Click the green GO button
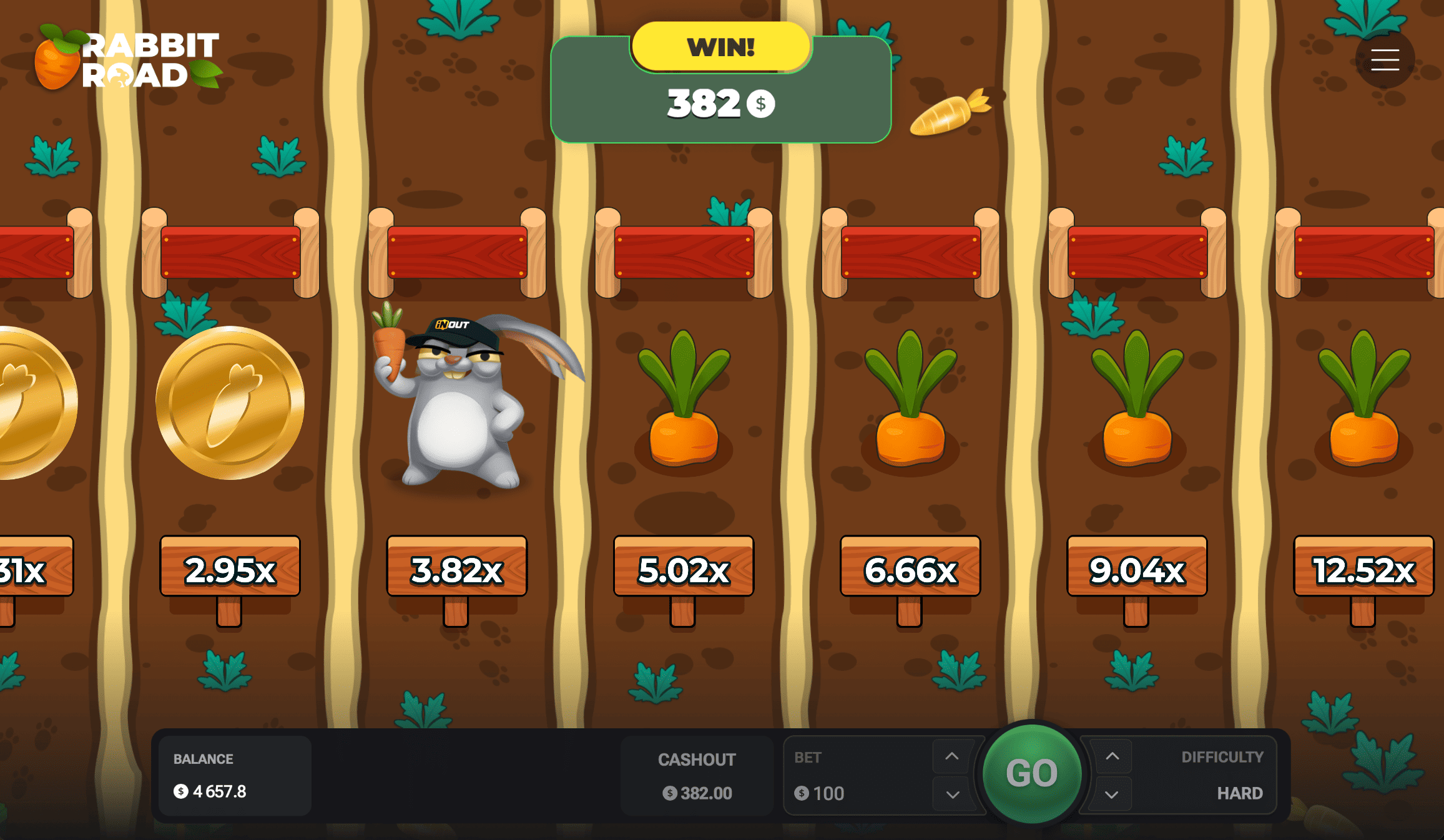Viewport: 1444px width, 840px height. pos(1031,773)
